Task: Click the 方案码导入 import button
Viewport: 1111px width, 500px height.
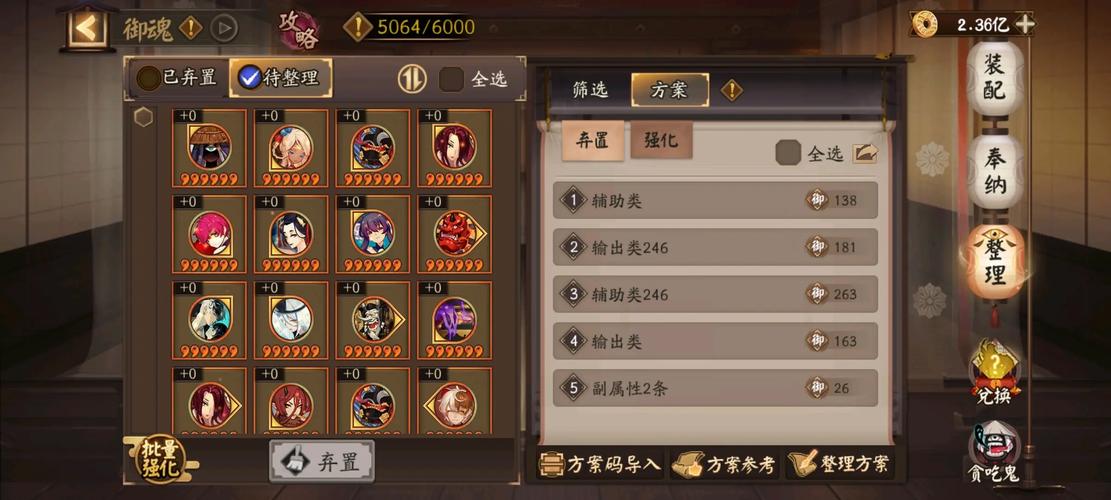Action: [x=601, y=464]
